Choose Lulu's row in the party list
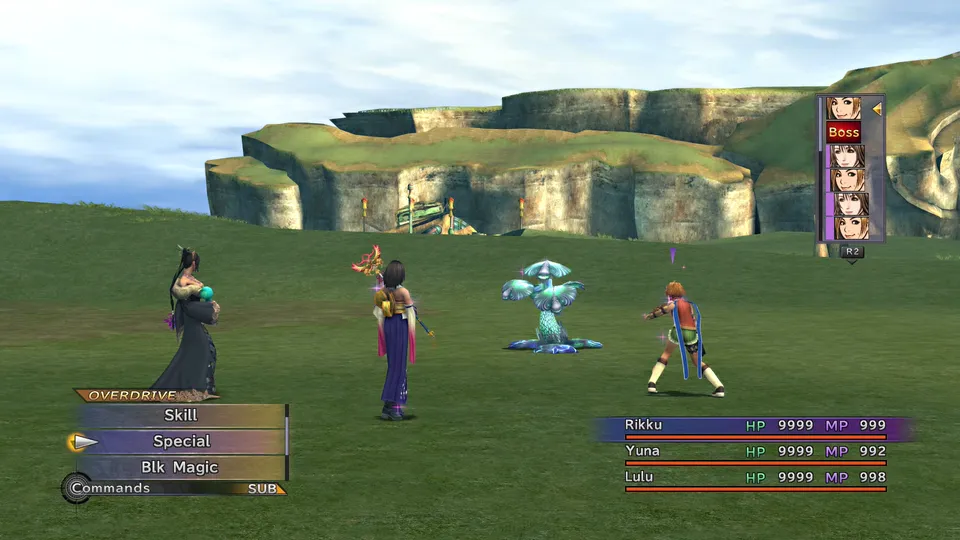The width and height of the screenshot is (960, 540). click(755, 477)
